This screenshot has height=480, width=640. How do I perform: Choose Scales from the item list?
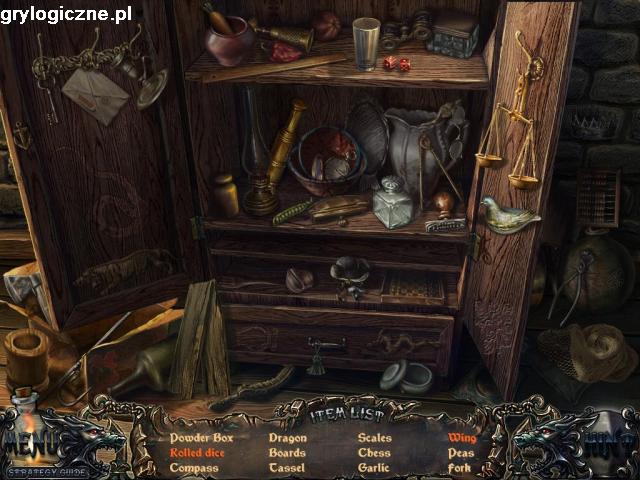point(375,438)
